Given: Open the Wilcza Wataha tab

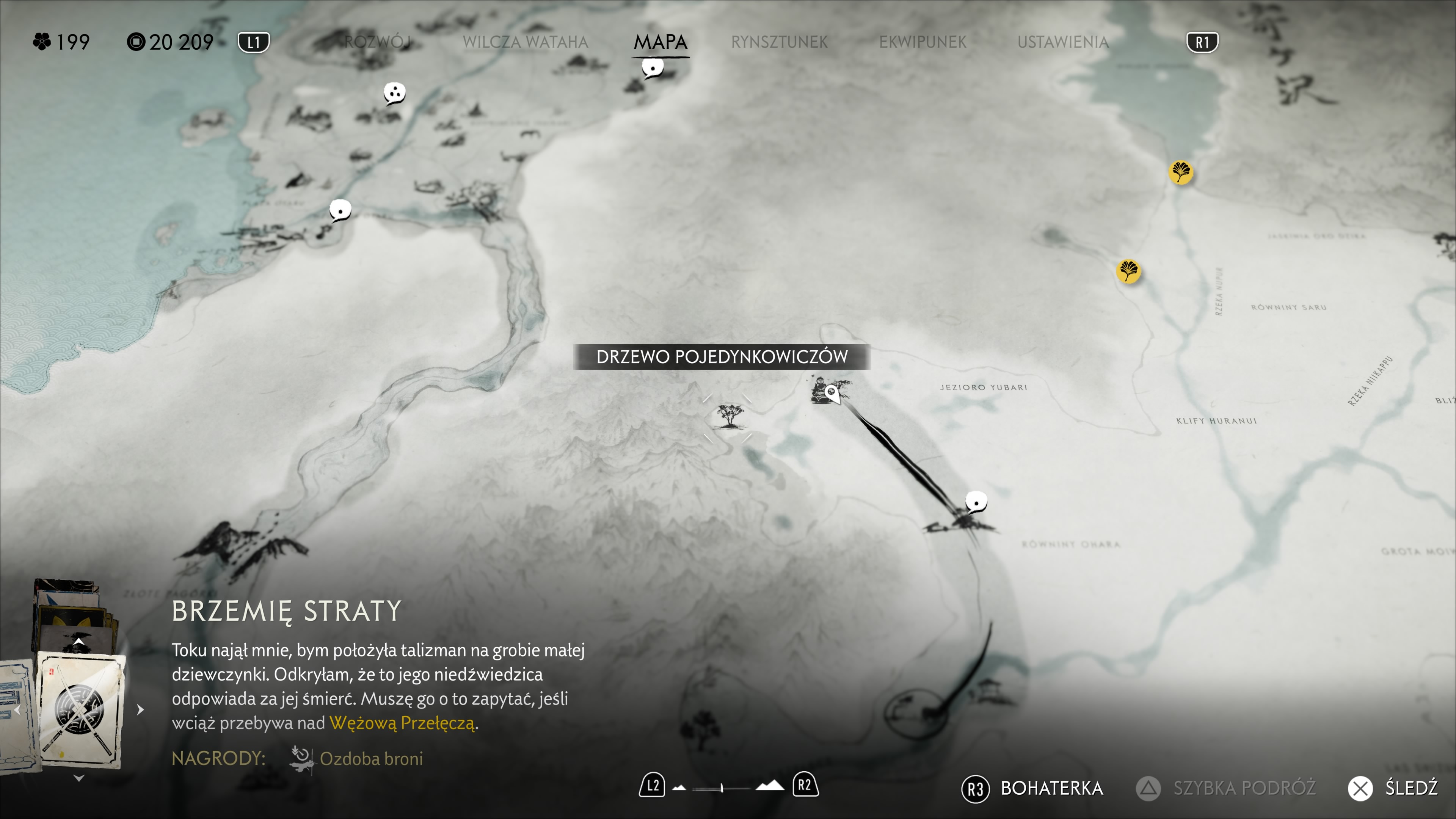Looking at the screenshot, I should coord(525,42).
